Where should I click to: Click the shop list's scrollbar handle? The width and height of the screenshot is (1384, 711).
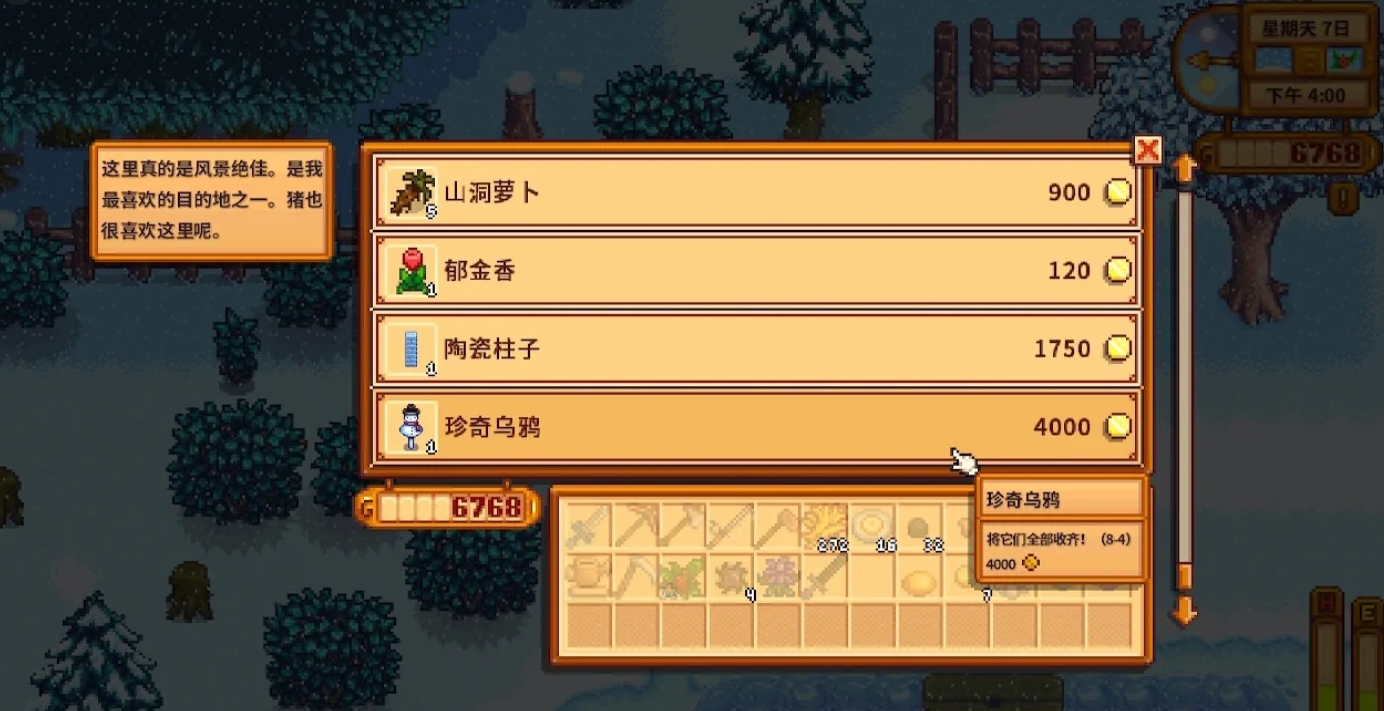[x=1184, y=576]
